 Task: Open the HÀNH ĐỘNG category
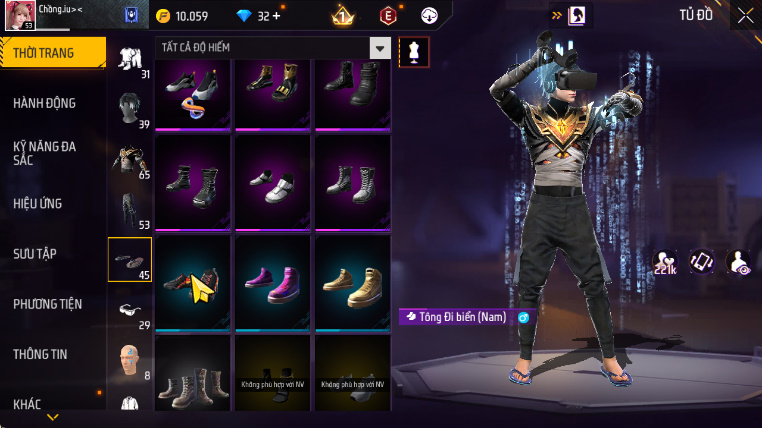click(44, 103)
